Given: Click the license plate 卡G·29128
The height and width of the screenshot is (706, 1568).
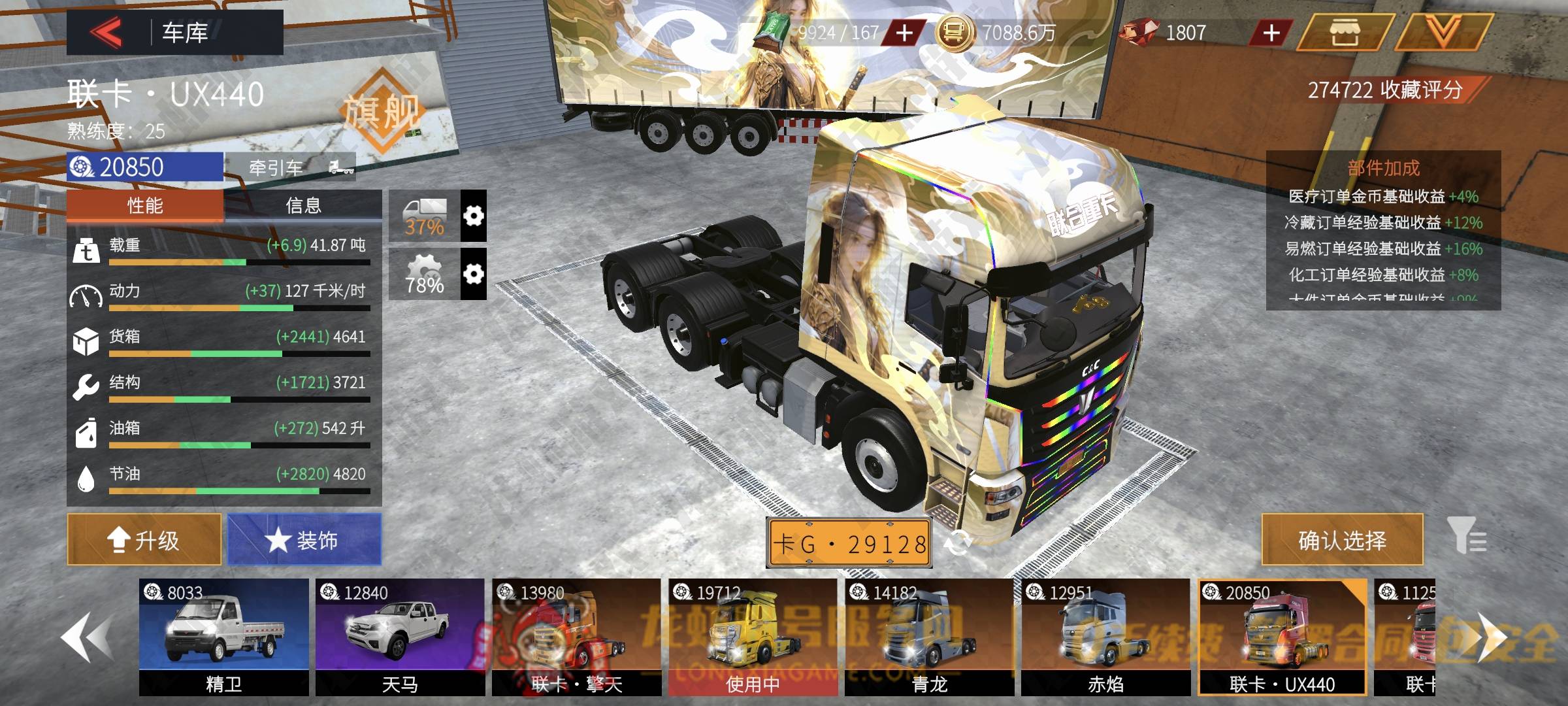Looking at the screenshot, I should (x=849, y=543).
